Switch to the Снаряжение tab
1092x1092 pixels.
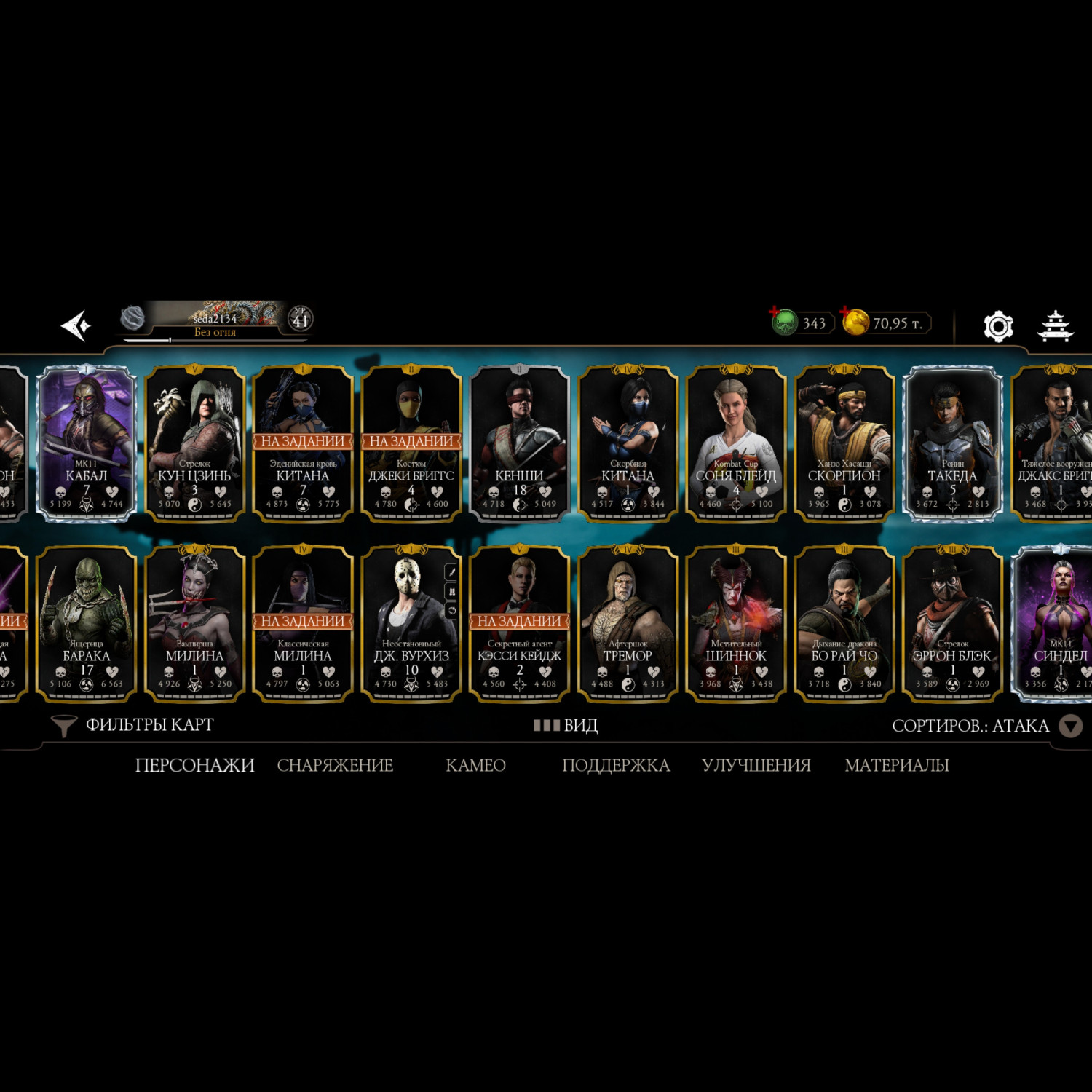[x=335, y=765]
